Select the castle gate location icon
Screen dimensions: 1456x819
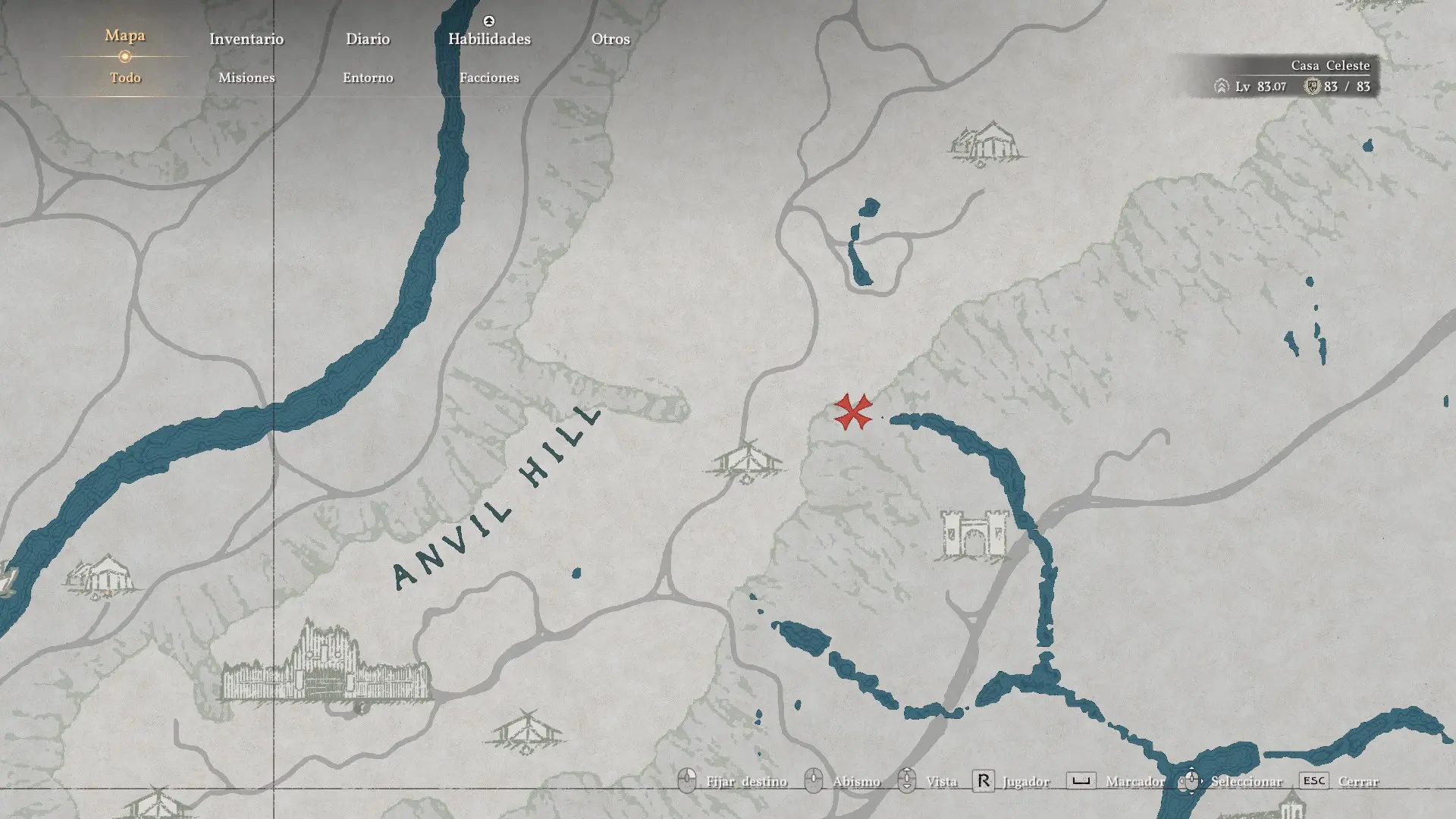click(x=974, y=535)
